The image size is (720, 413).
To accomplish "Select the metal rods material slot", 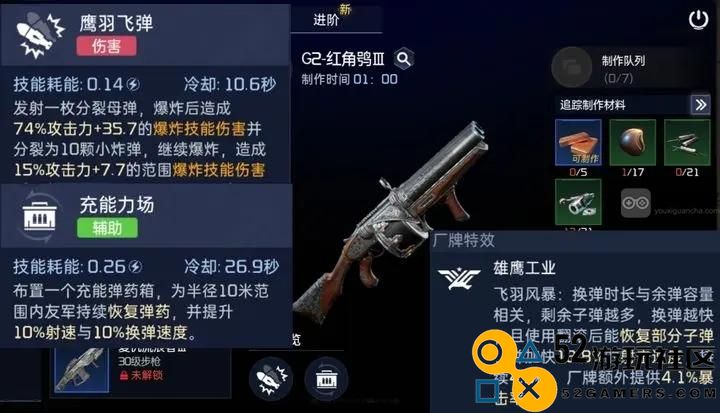I will coord(688,141).
